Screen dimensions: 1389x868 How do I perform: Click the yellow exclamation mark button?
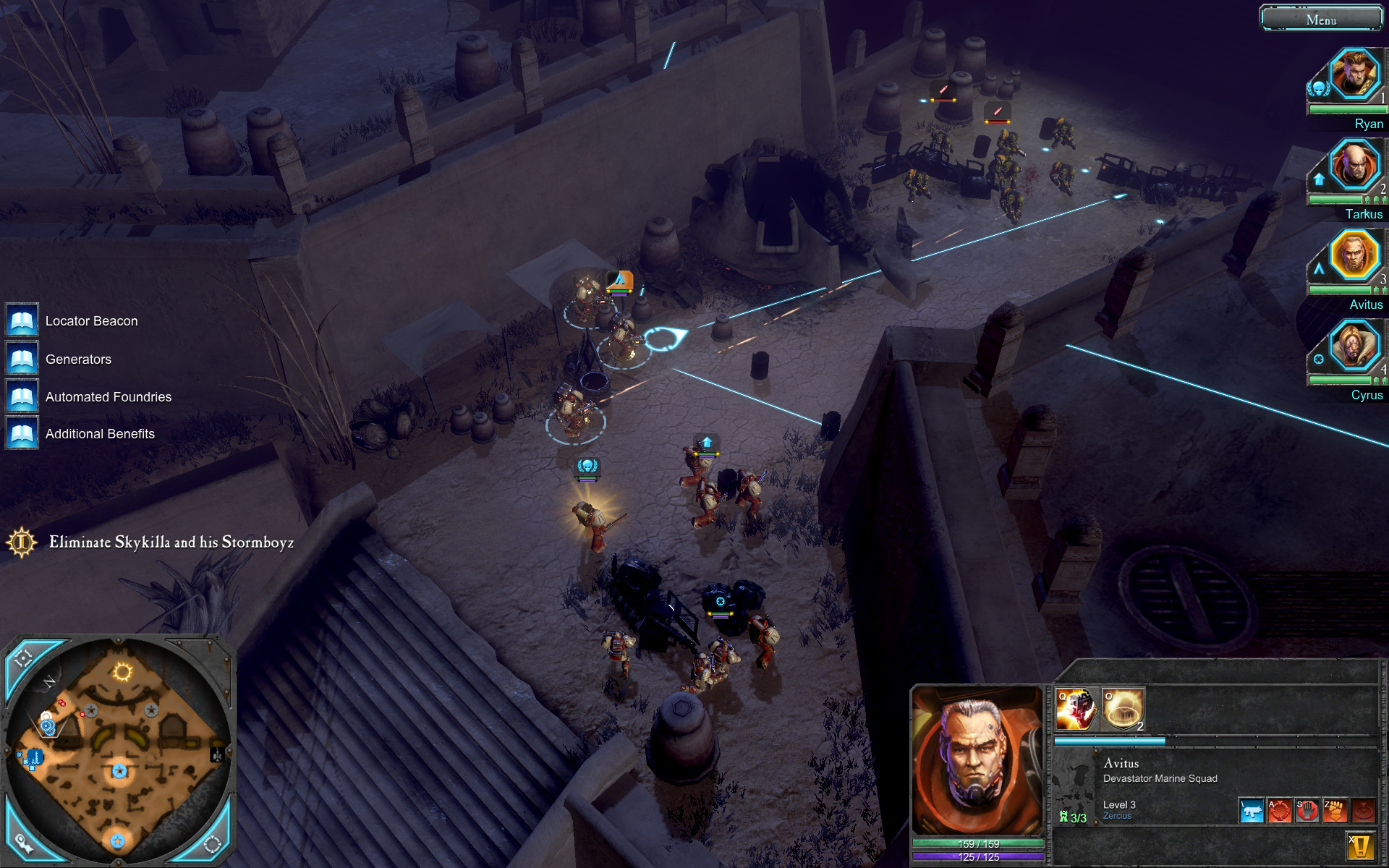click(1360, 846)
